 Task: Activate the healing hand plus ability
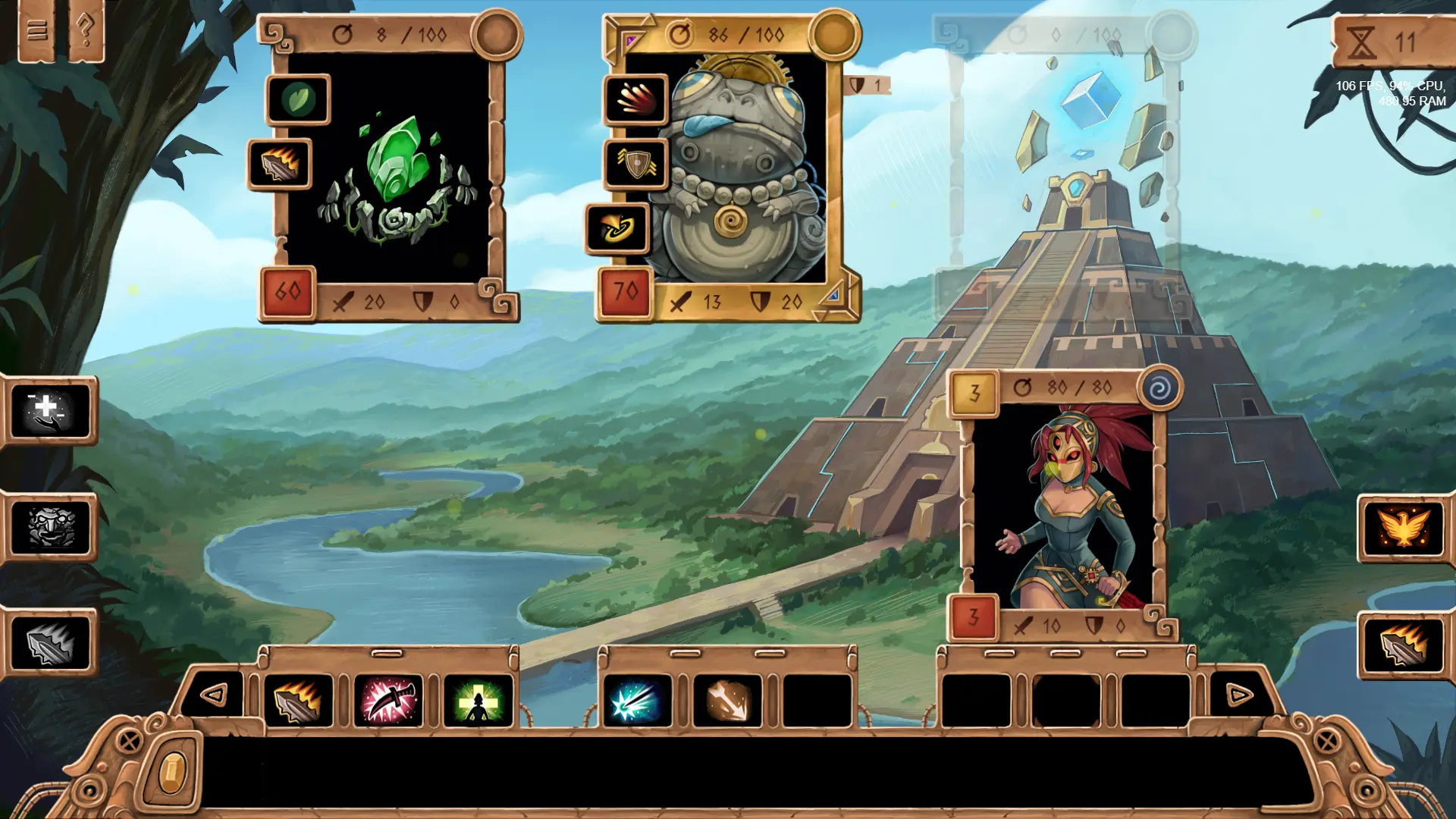click(x=50, y=410)
